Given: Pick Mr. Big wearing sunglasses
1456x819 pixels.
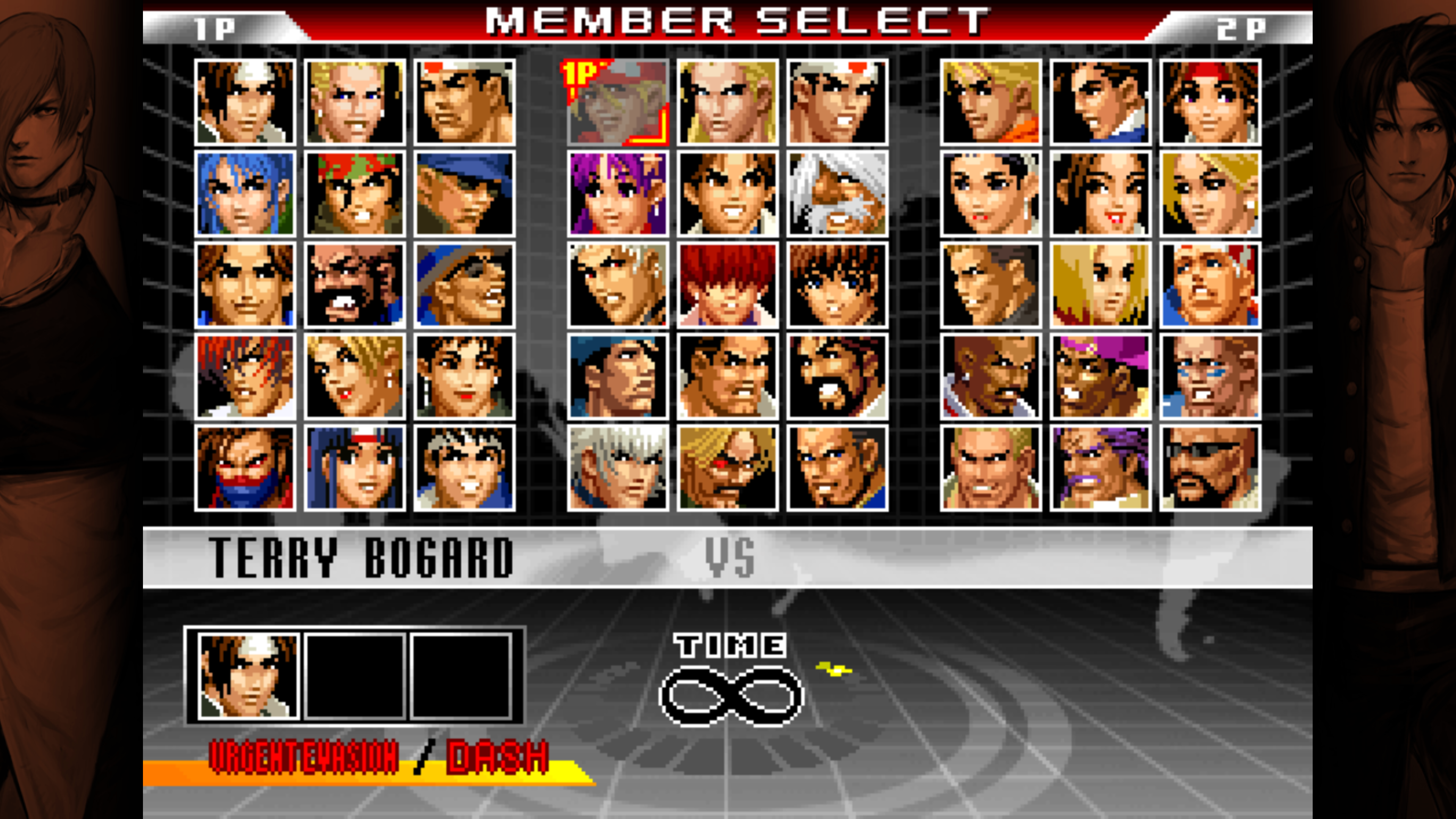Looking at the screenshot, I should click(x=1210, y=468).
